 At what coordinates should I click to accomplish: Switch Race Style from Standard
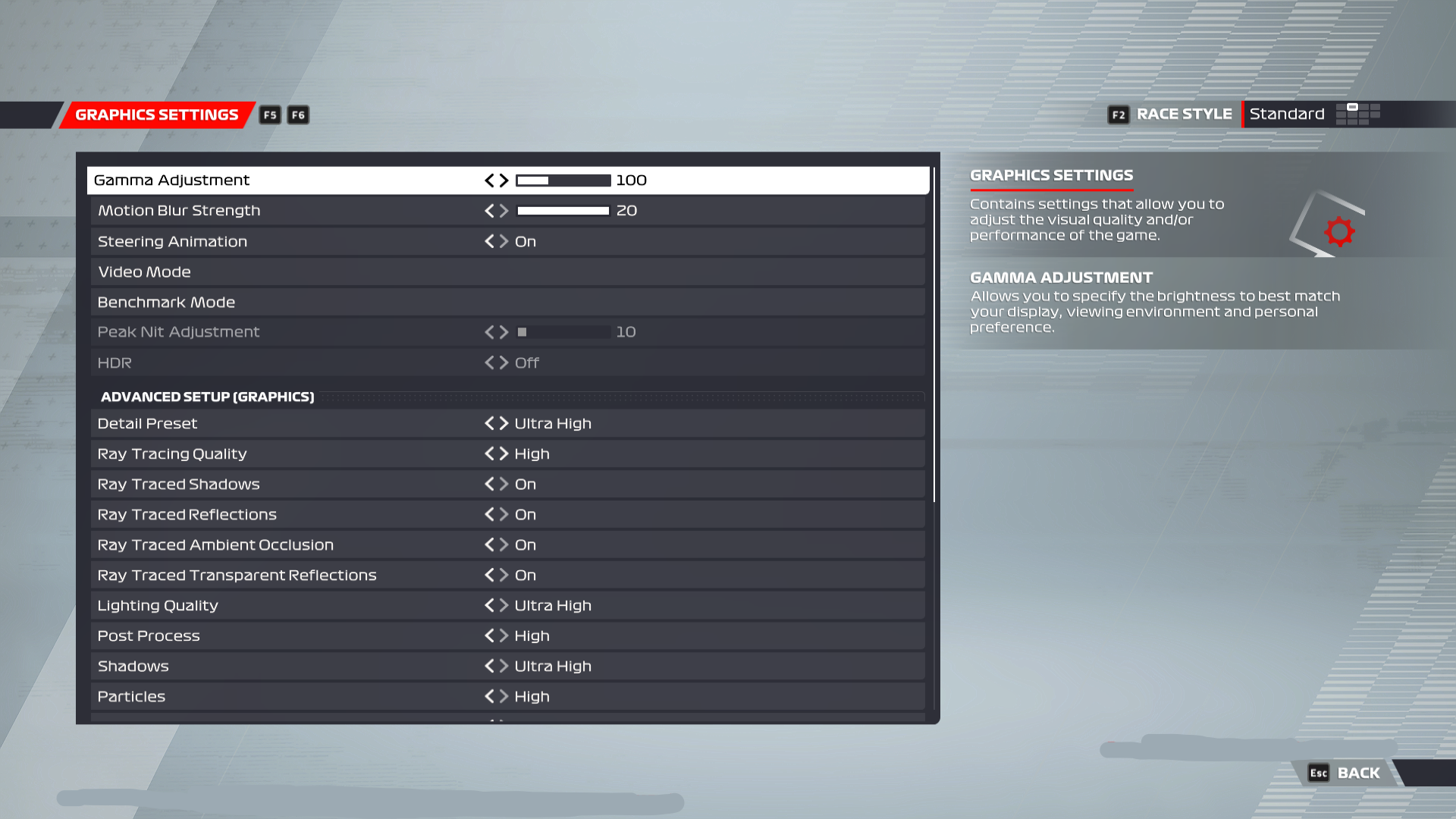pyautogui.click(x=1287, y=114)
